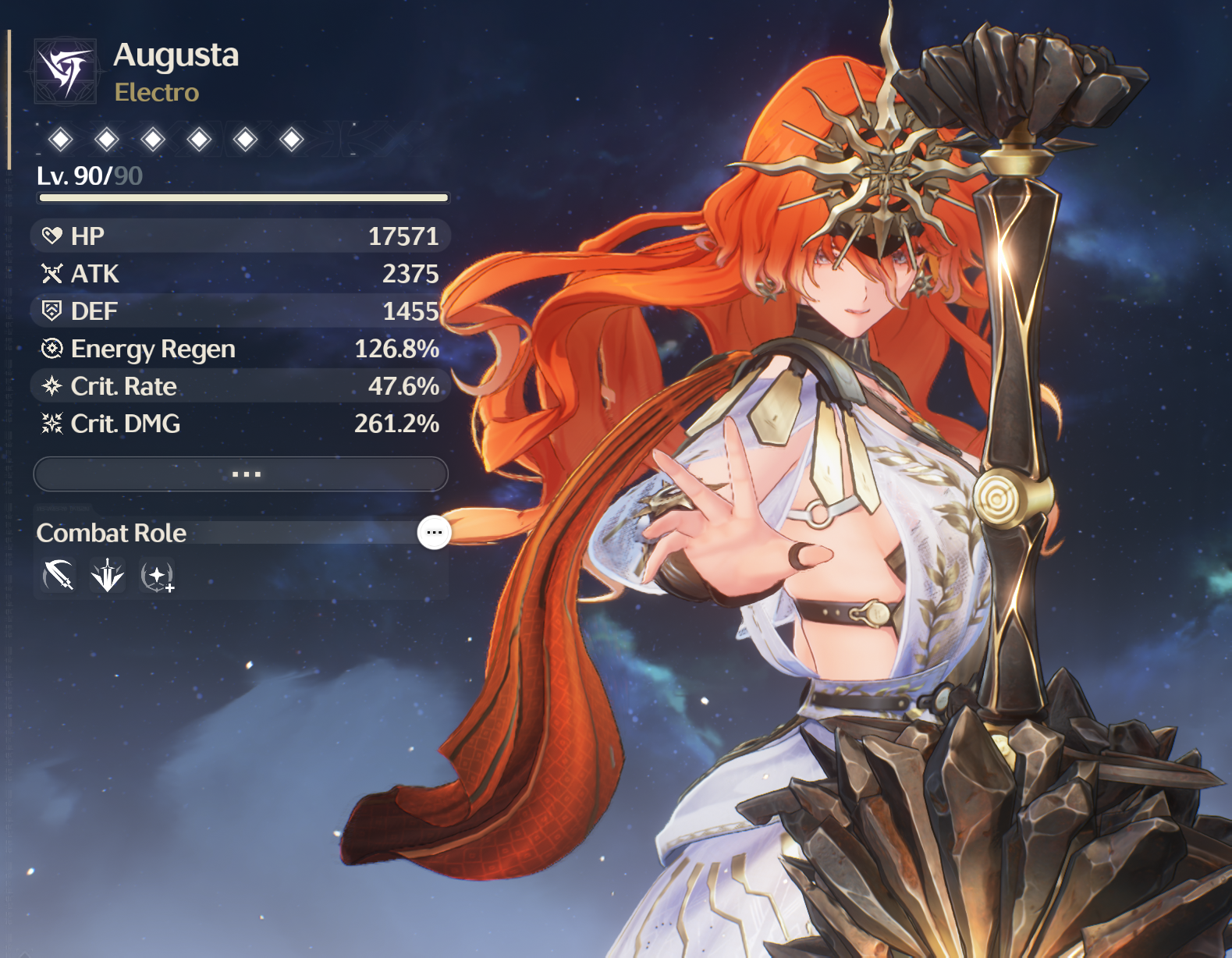1232x958 pixels.
Task: Open Combat Role details via the round ellipsis button
Action: 434,533
